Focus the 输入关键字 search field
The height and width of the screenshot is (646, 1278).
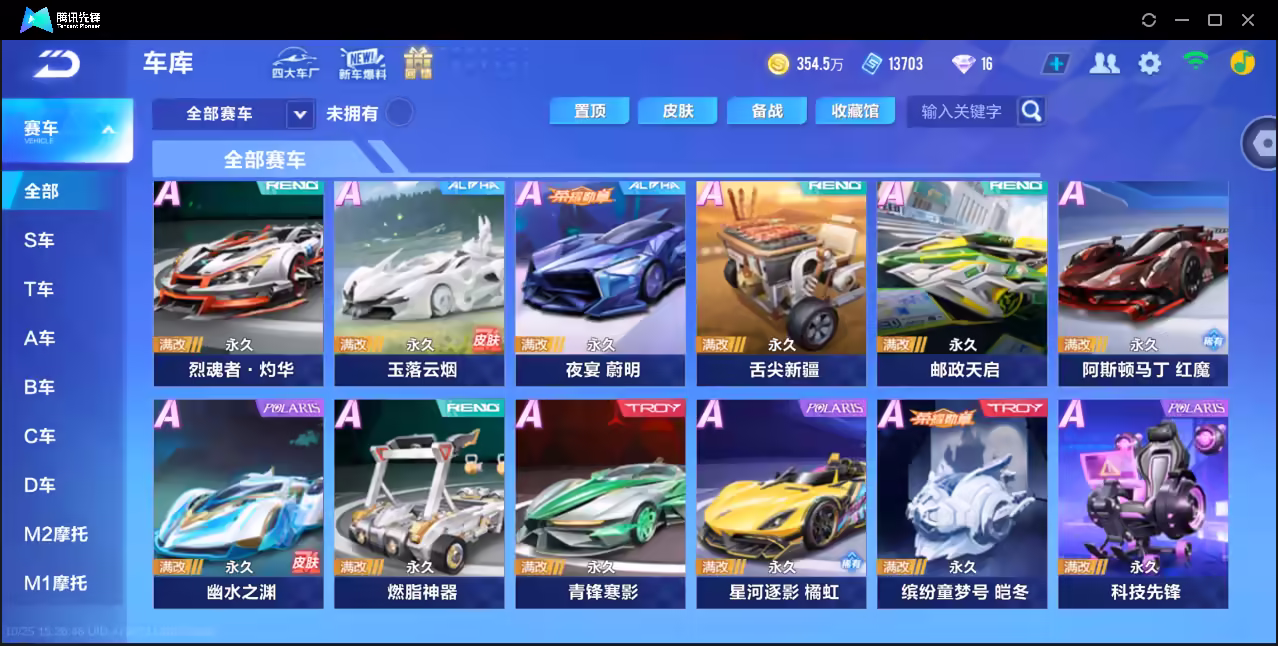pos(961,111)
